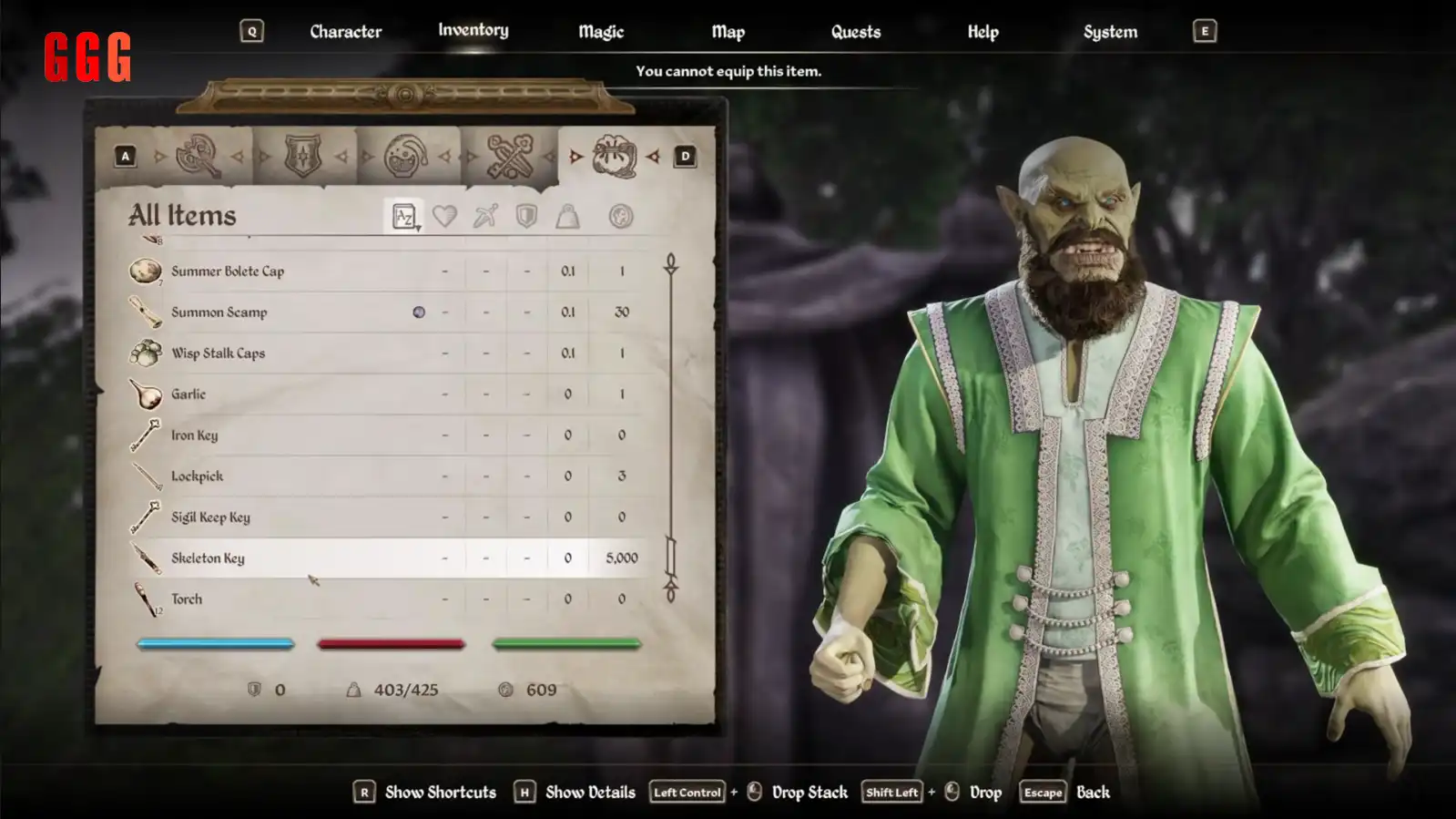Sort the list by weight column icon
1456x819 pixels.
[567, 217]
